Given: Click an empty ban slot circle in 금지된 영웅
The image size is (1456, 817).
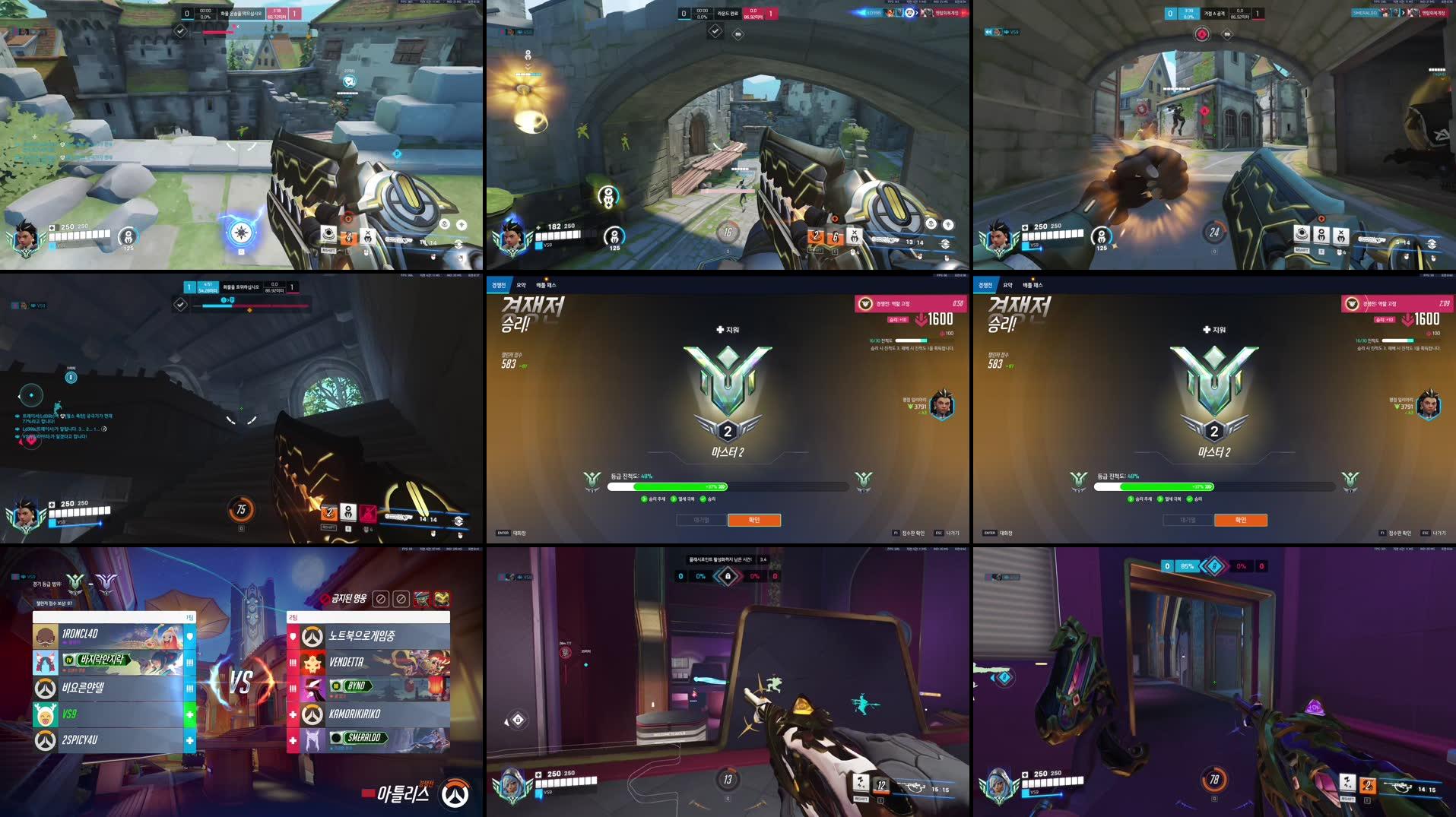Looking at the screenshot, I should click(x=382, y=600).
